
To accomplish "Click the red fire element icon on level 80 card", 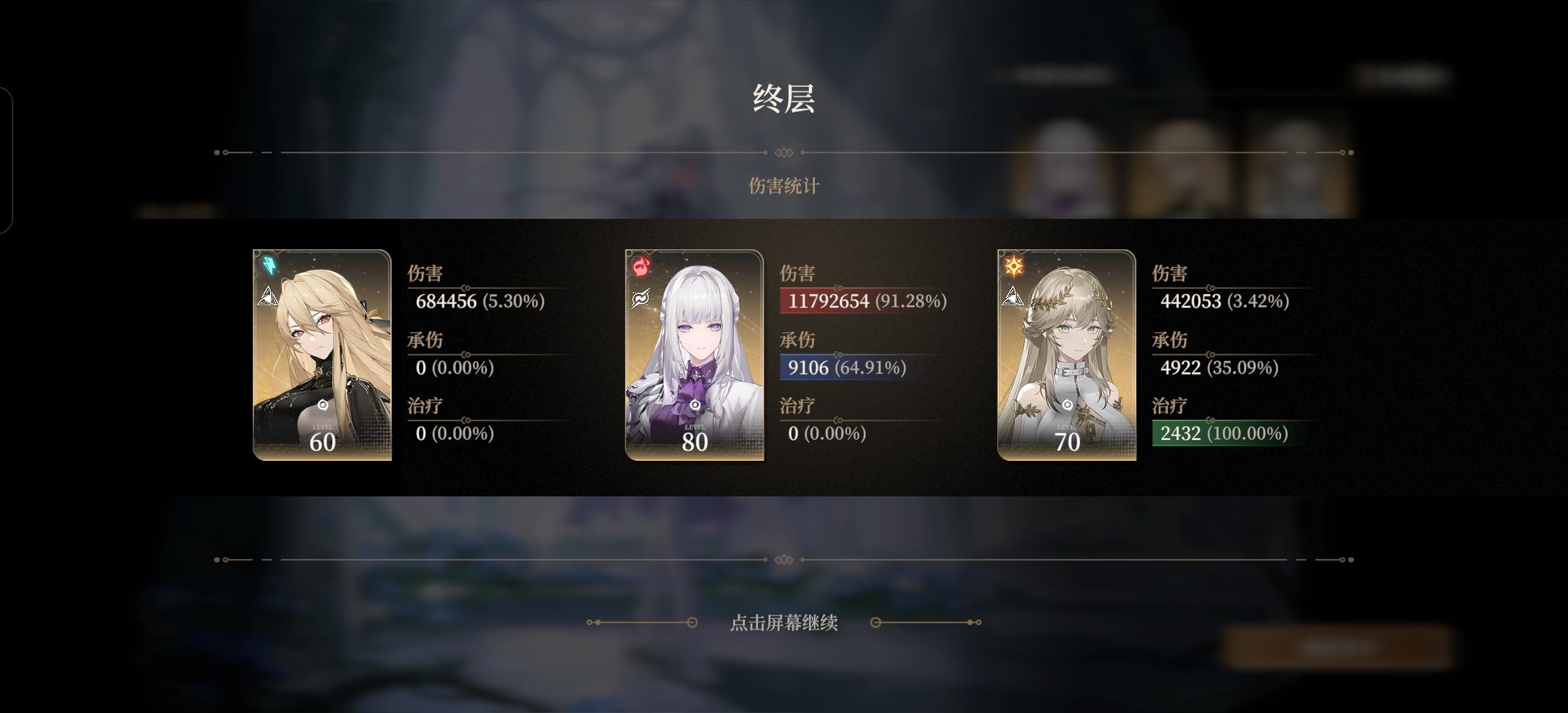I will coord(640,265).
